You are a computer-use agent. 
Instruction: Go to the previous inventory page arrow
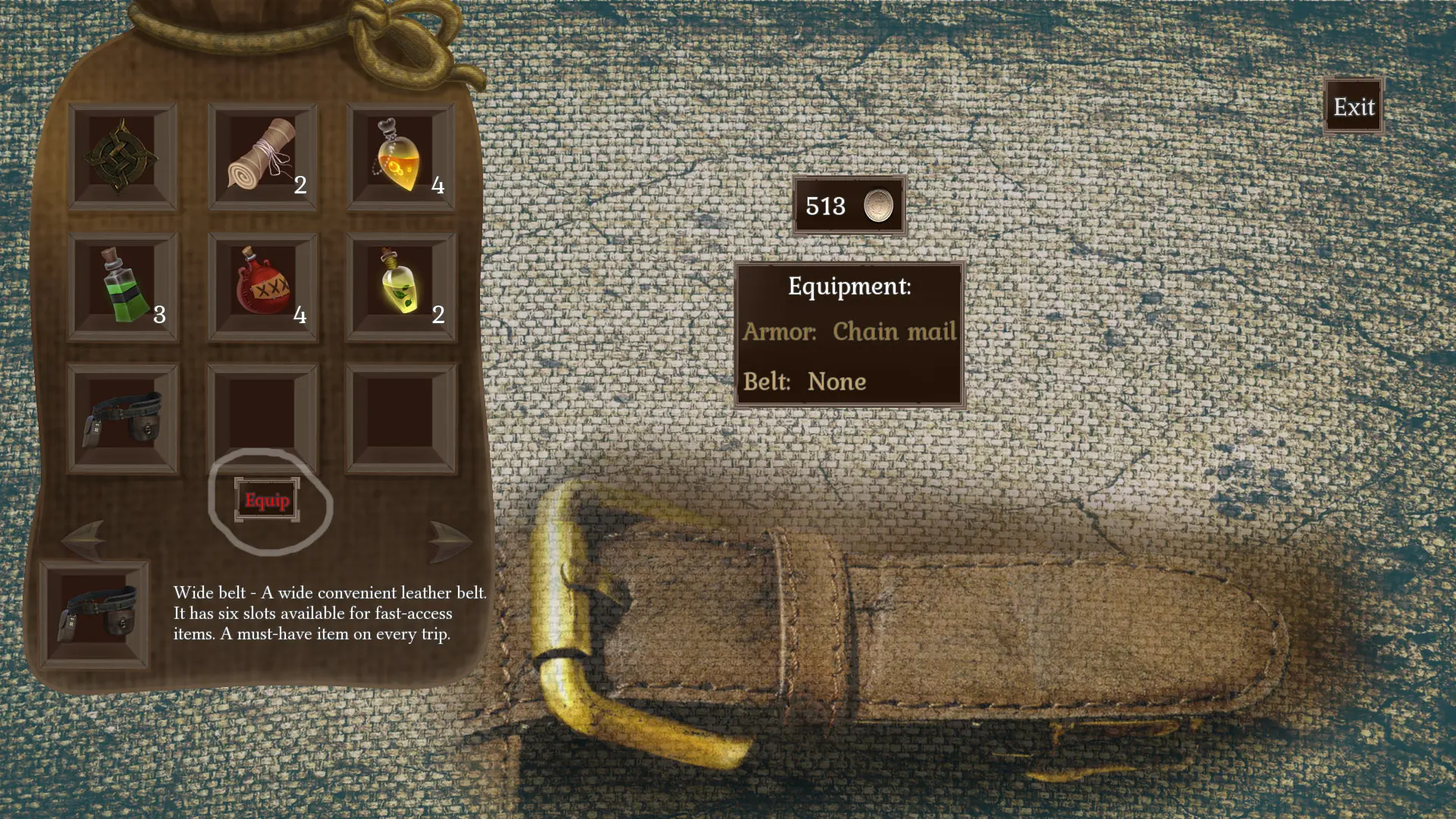tap(83, 540)
